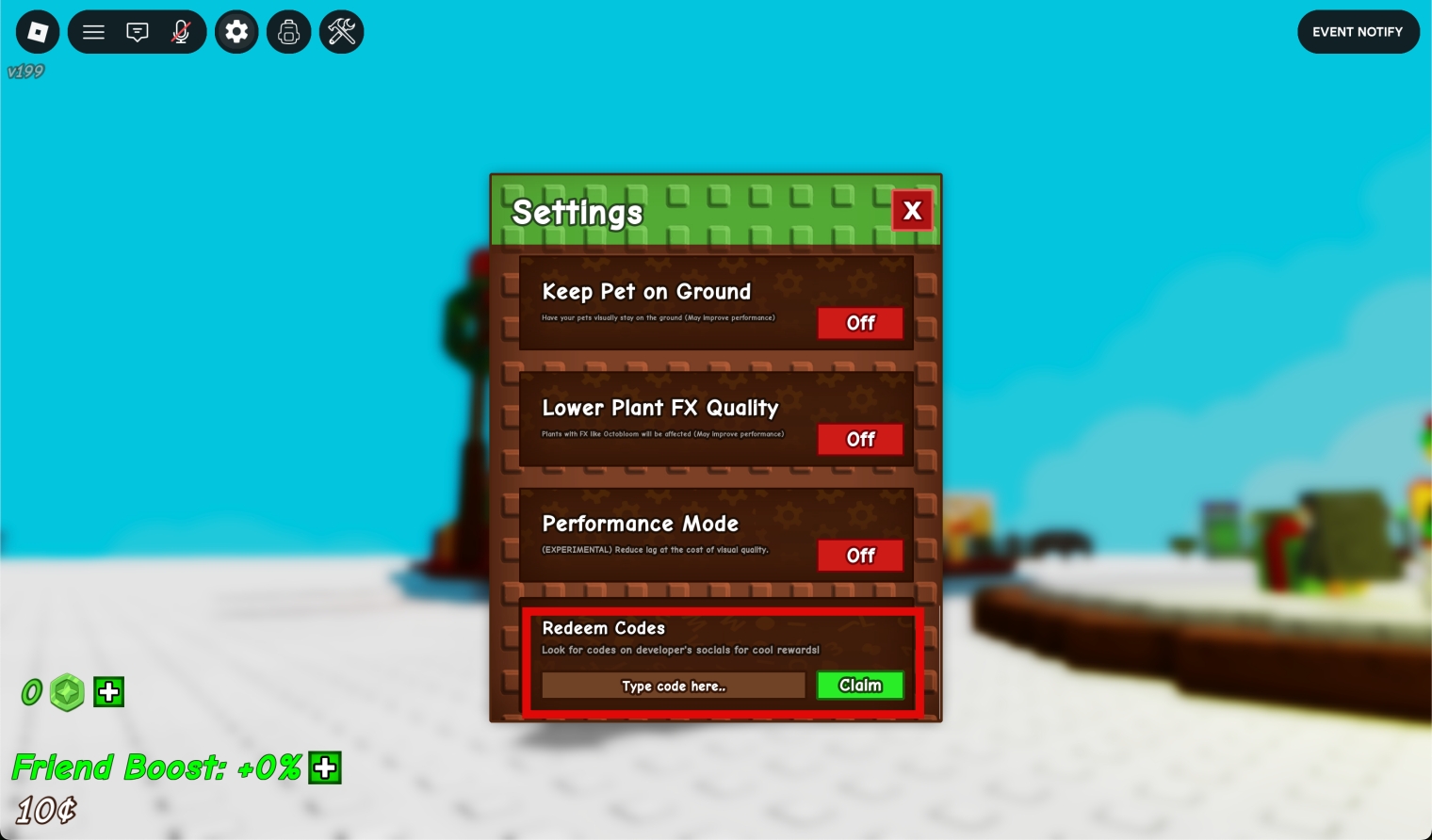The width and height of the screenshot is (1432, 840).
Task: Click the Type code here input field
Action: [x=673, y=686]
